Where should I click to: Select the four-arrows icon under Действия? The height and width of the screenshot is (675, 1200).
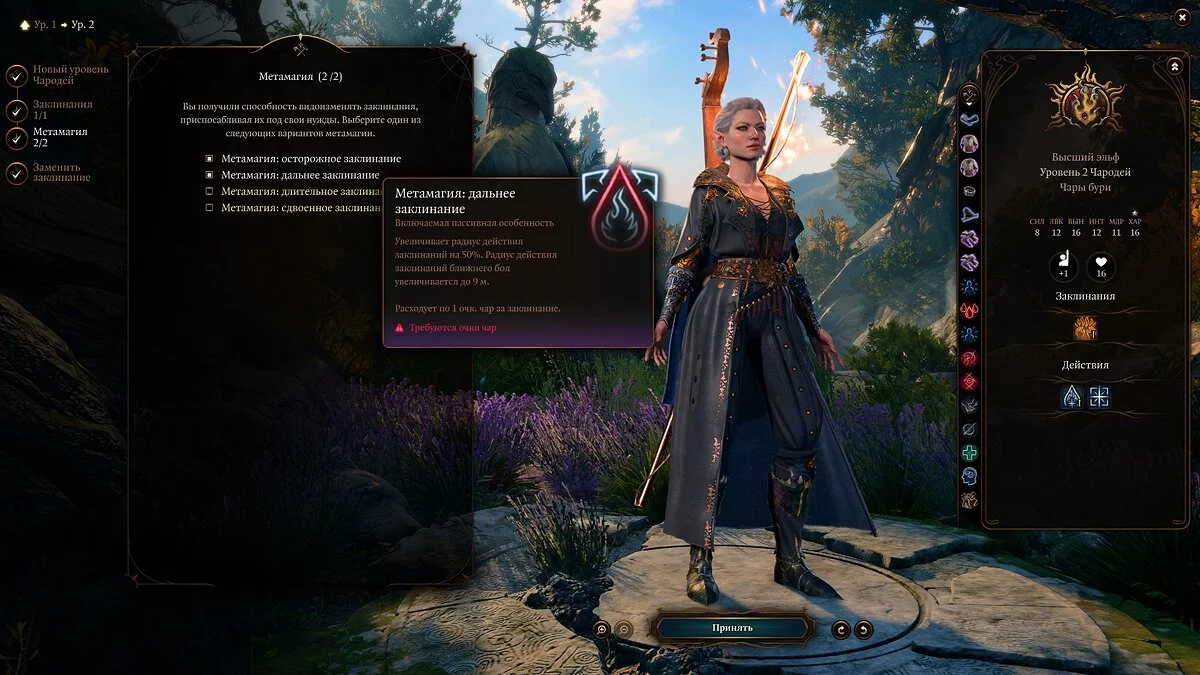click(x=1099, y=397)
